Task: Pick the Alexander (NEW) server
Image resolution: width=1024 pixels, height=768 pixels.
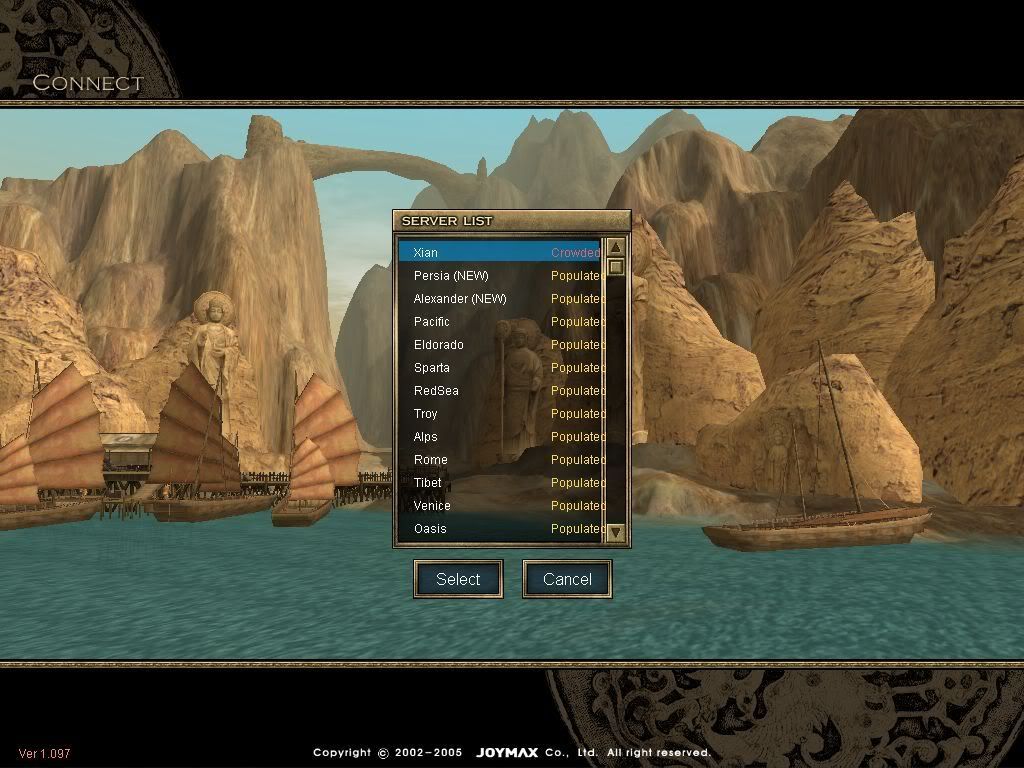Action: pos(498,299)
